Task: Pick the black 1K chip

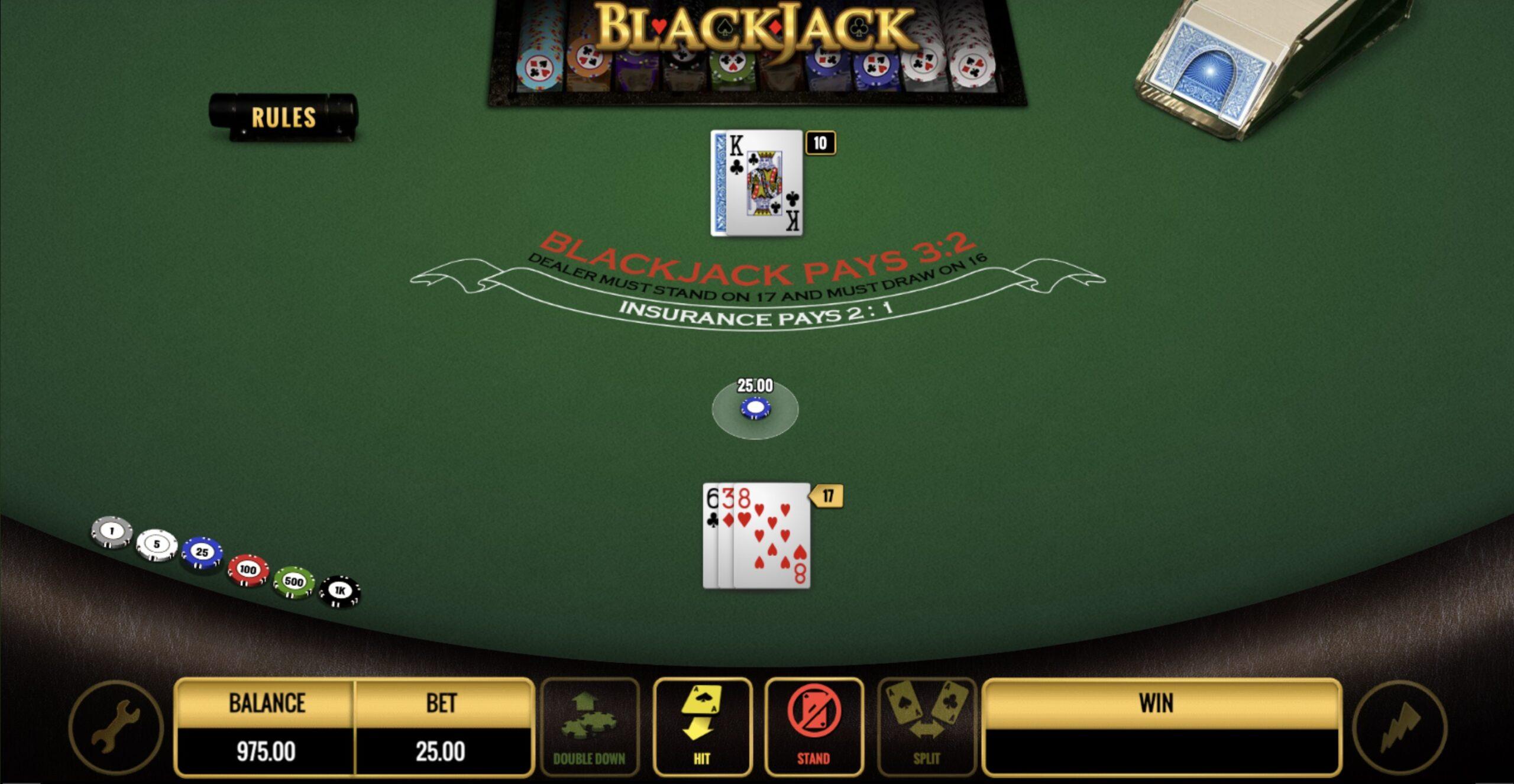Action: pos(339,591)
